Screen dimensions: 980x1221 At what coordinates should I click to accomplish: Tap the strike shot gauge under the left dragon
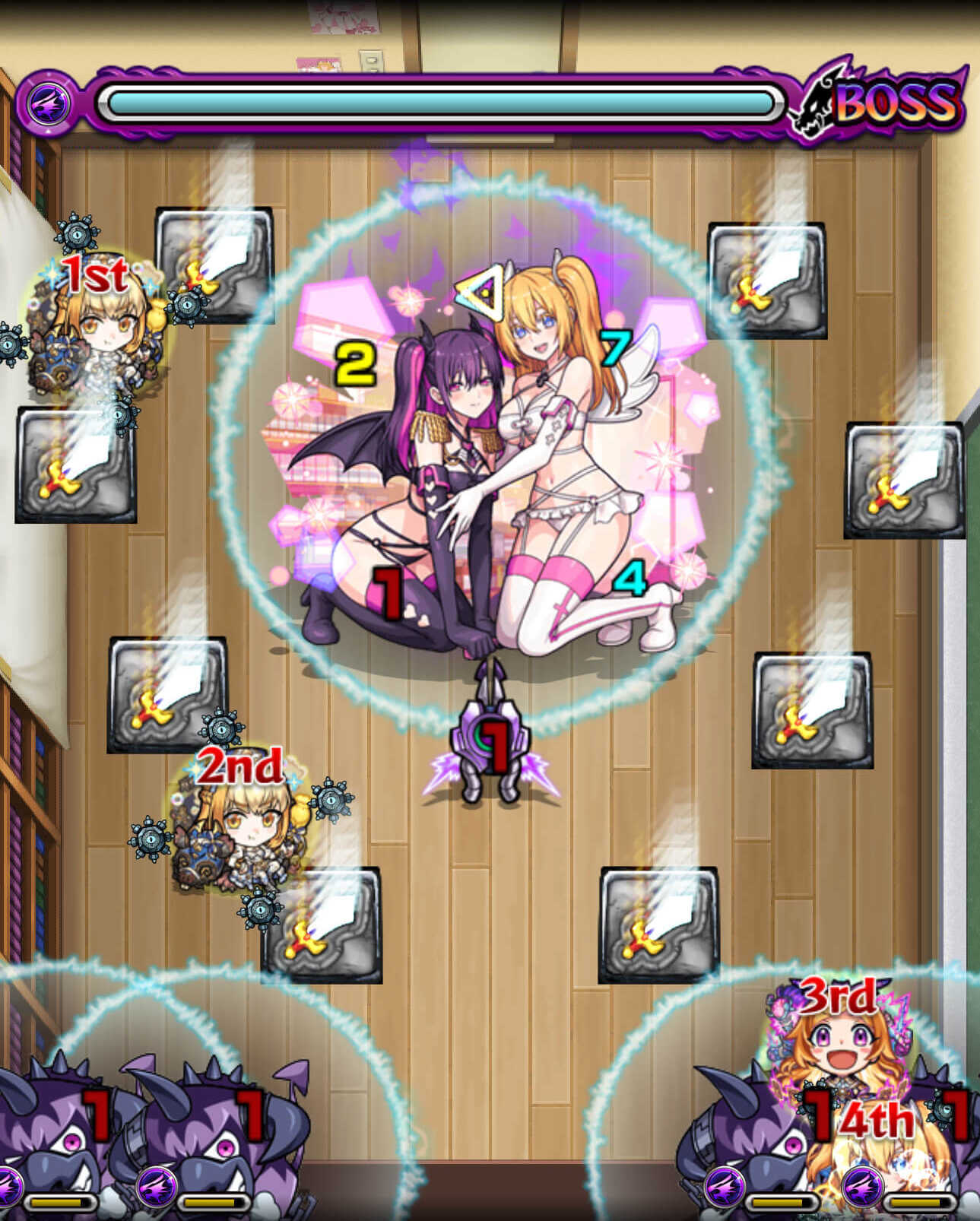coord(59,1201)
